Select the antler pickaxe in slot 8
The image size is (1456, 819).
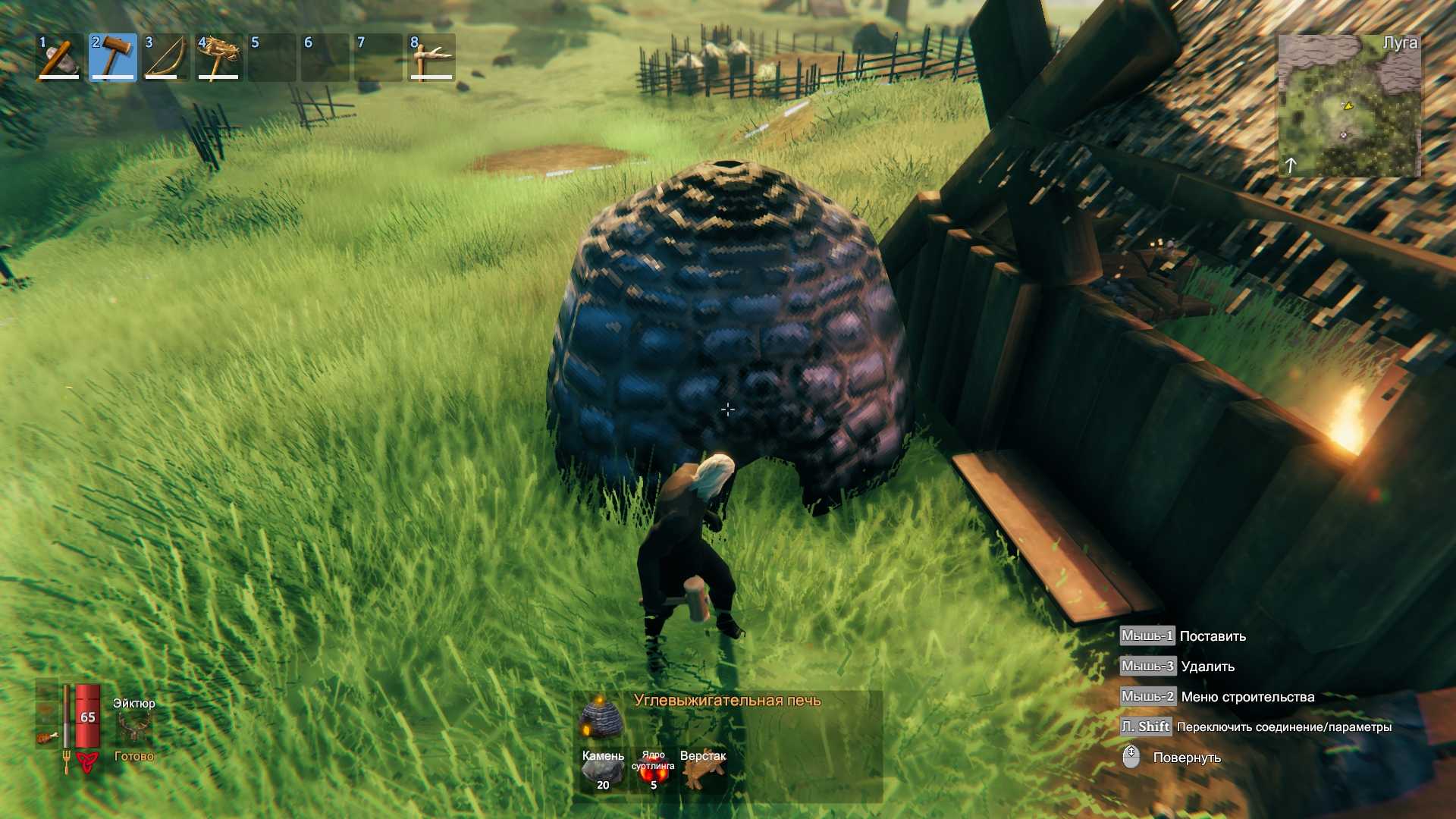pyautogui.click(x=431, y=58)
